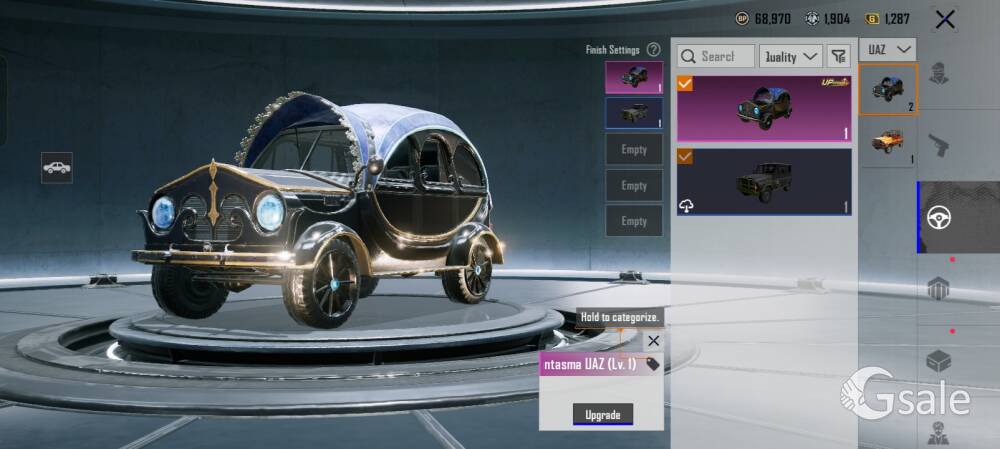Image resolution: width=1000 pixels, height=449 pixels.
Task: Select the blue-bordered green UAZ finish slot
Action: (633, 113)
